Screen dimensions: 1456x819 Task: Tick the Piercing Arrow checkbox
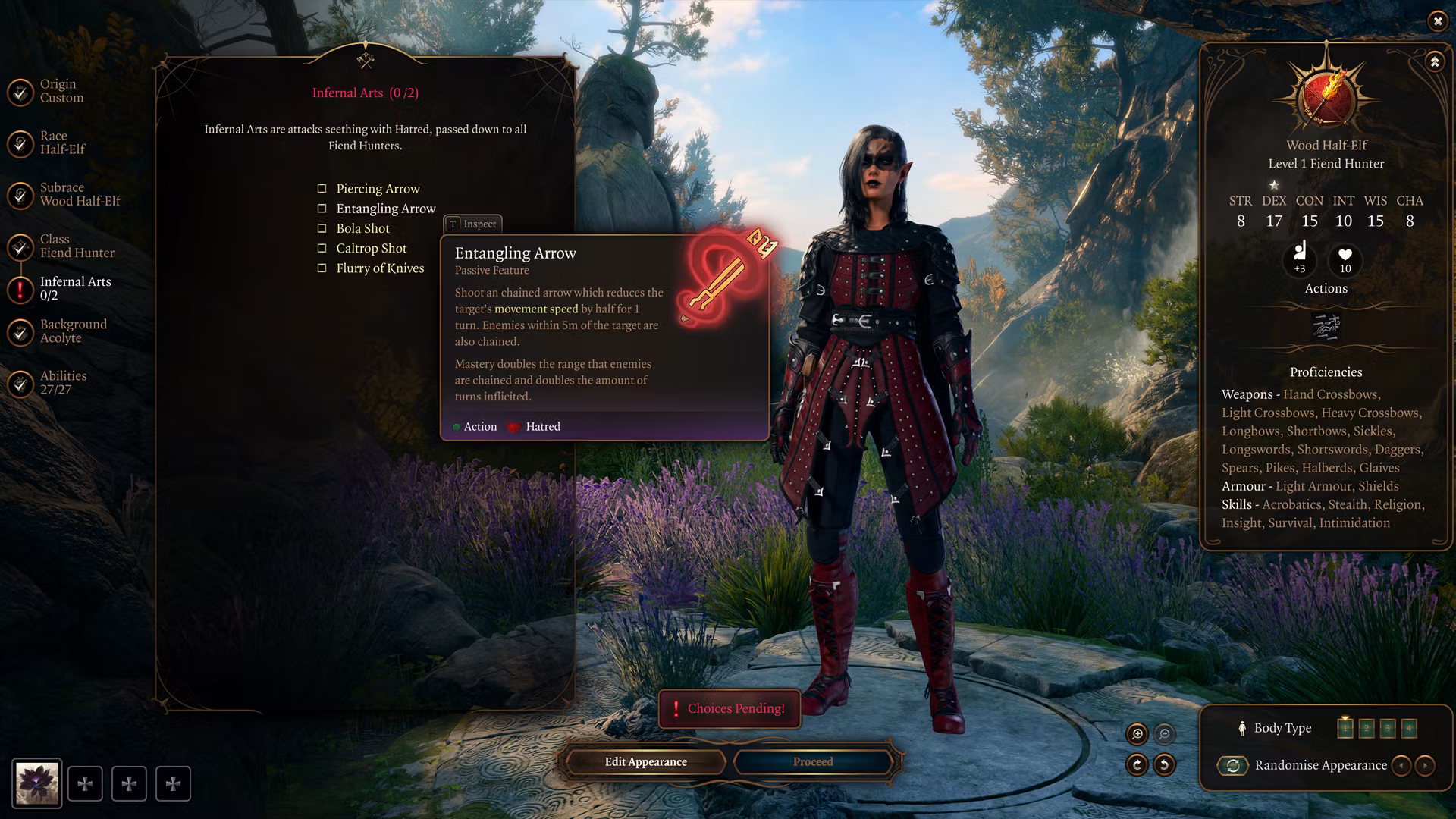[x=322, y=189]
